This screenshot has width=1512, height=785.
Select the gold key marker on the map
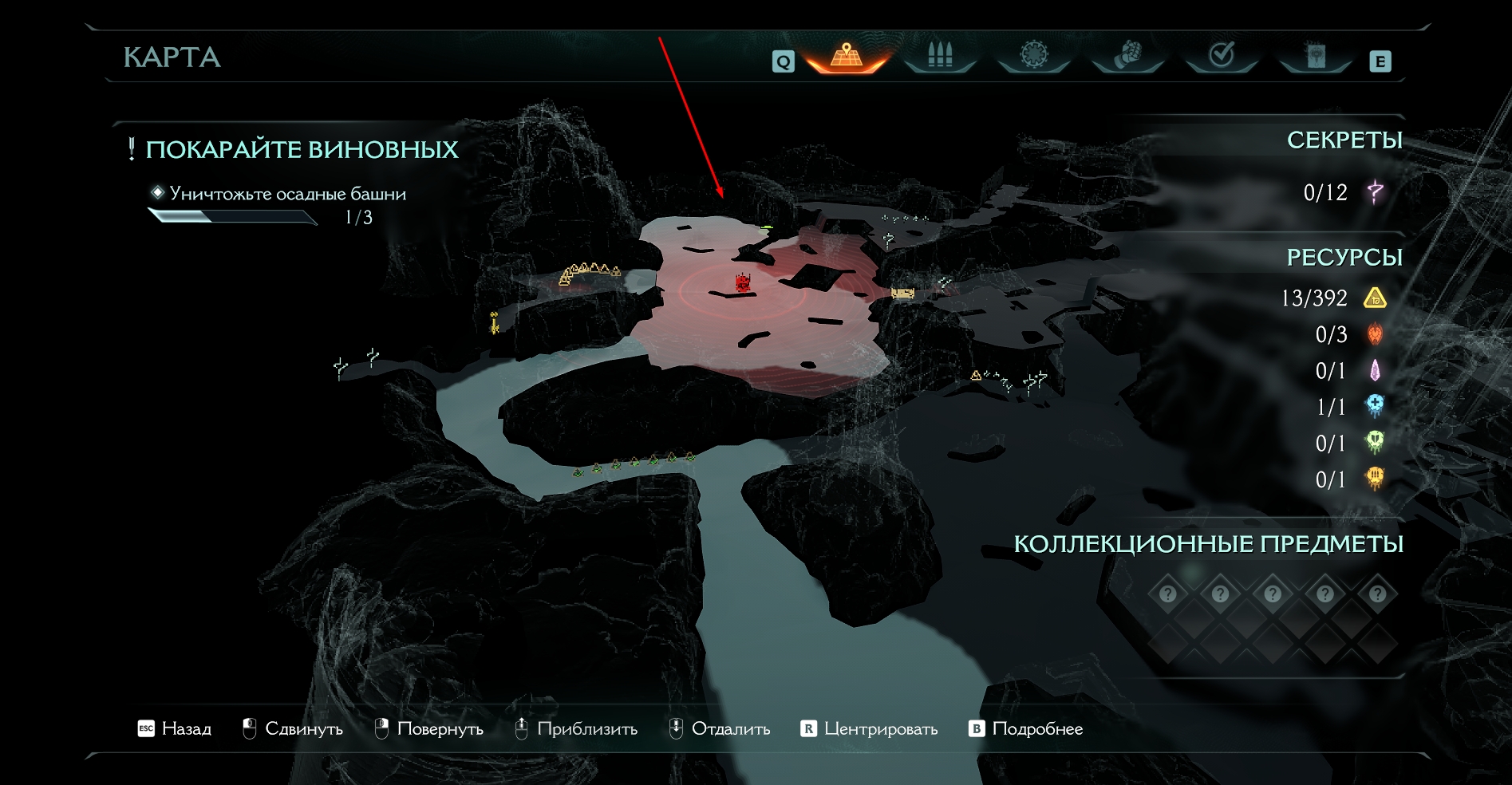495,322
